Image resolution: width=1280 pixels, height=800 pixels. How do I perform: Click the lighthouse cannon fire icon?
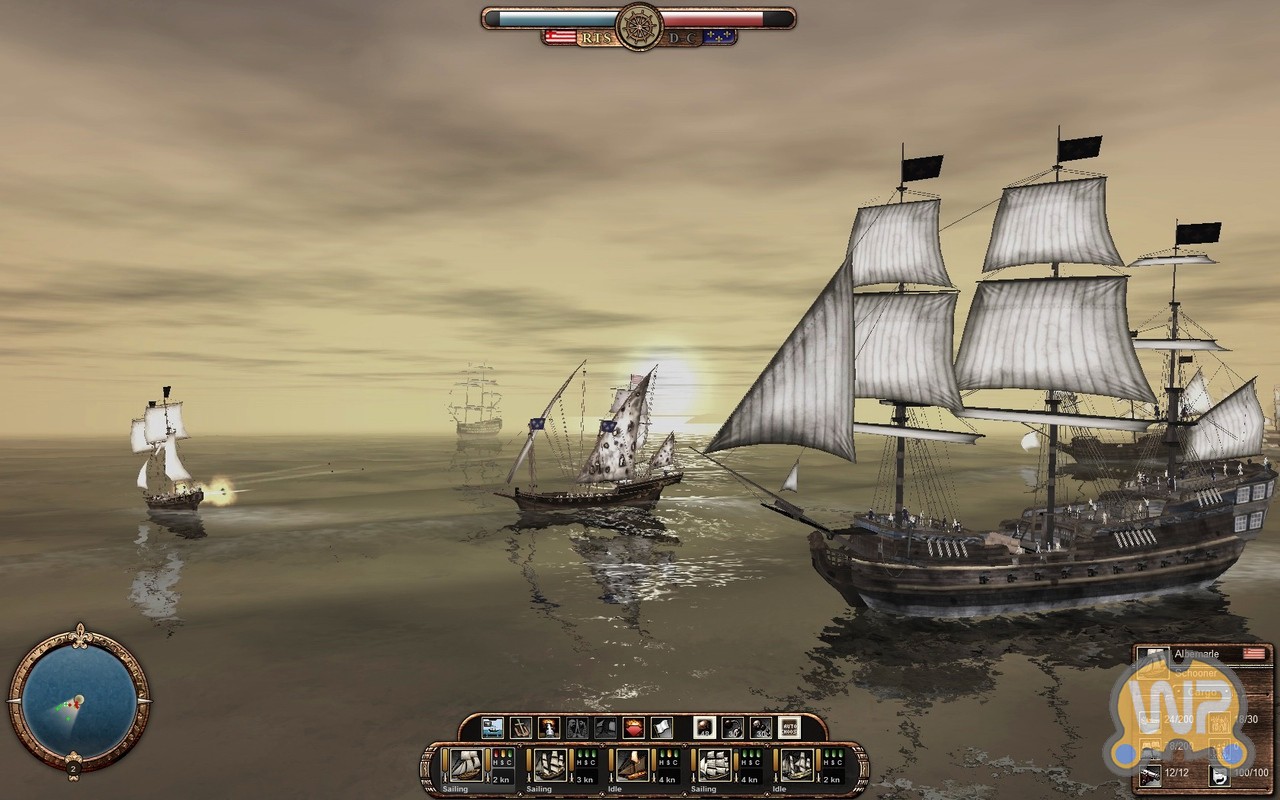point(548,728)
